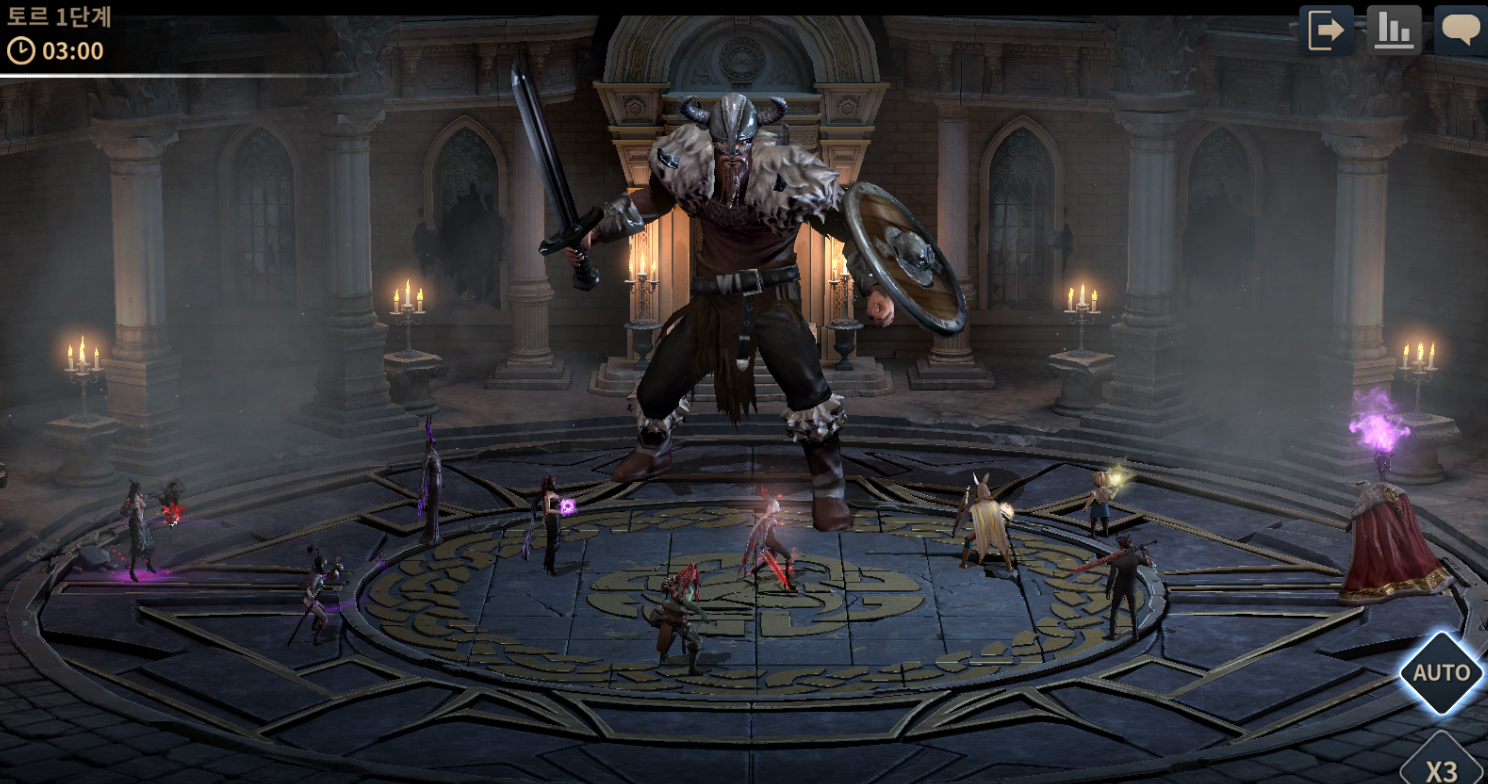Toggle the AUTO battle mode
This screenshot has width=1488, height=784.
click(1441, 673)
